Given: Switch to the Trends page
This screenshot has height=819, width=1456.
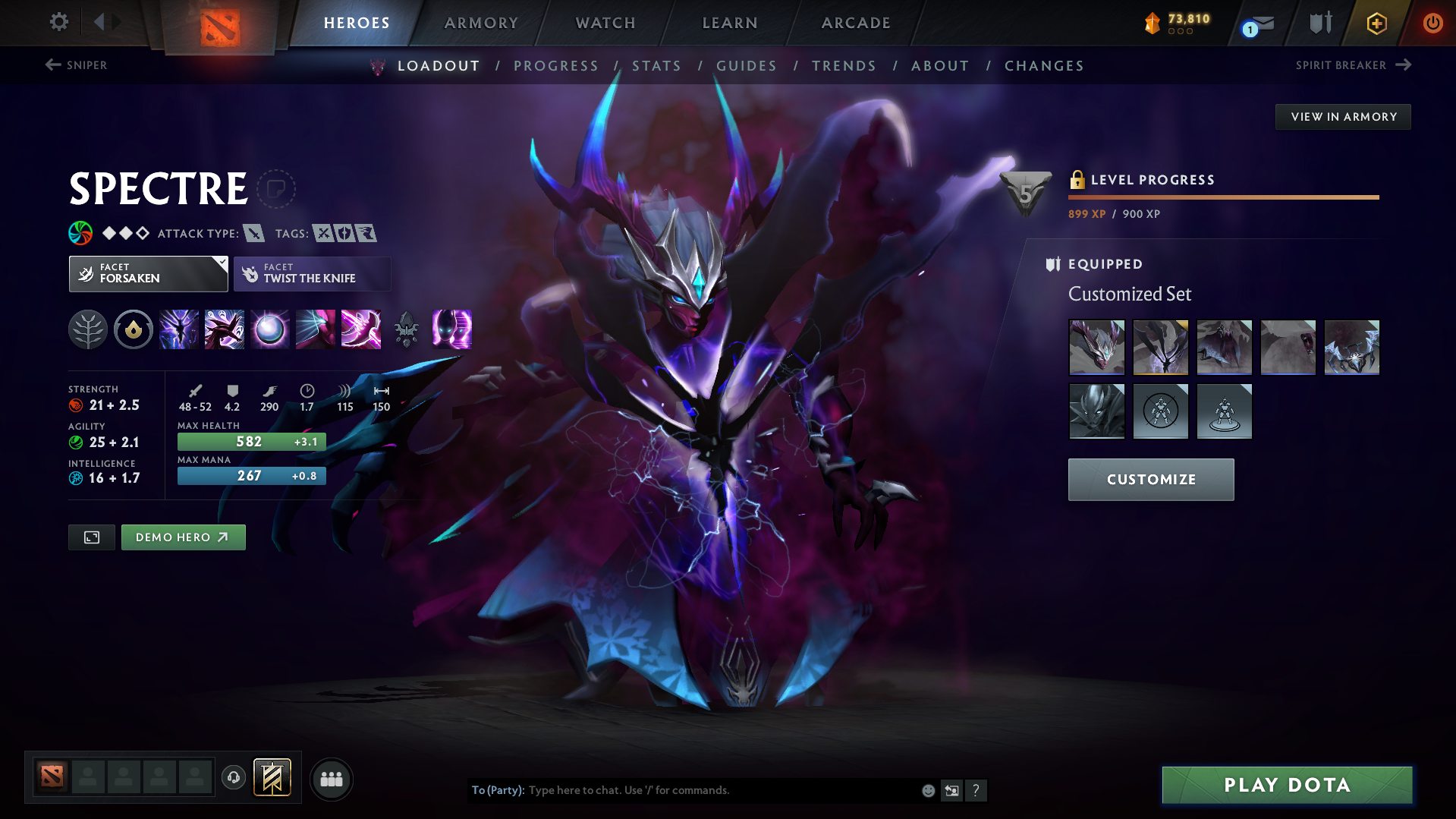Looking at the screenshot, I should pyautogui.click(x=844, y=66).
